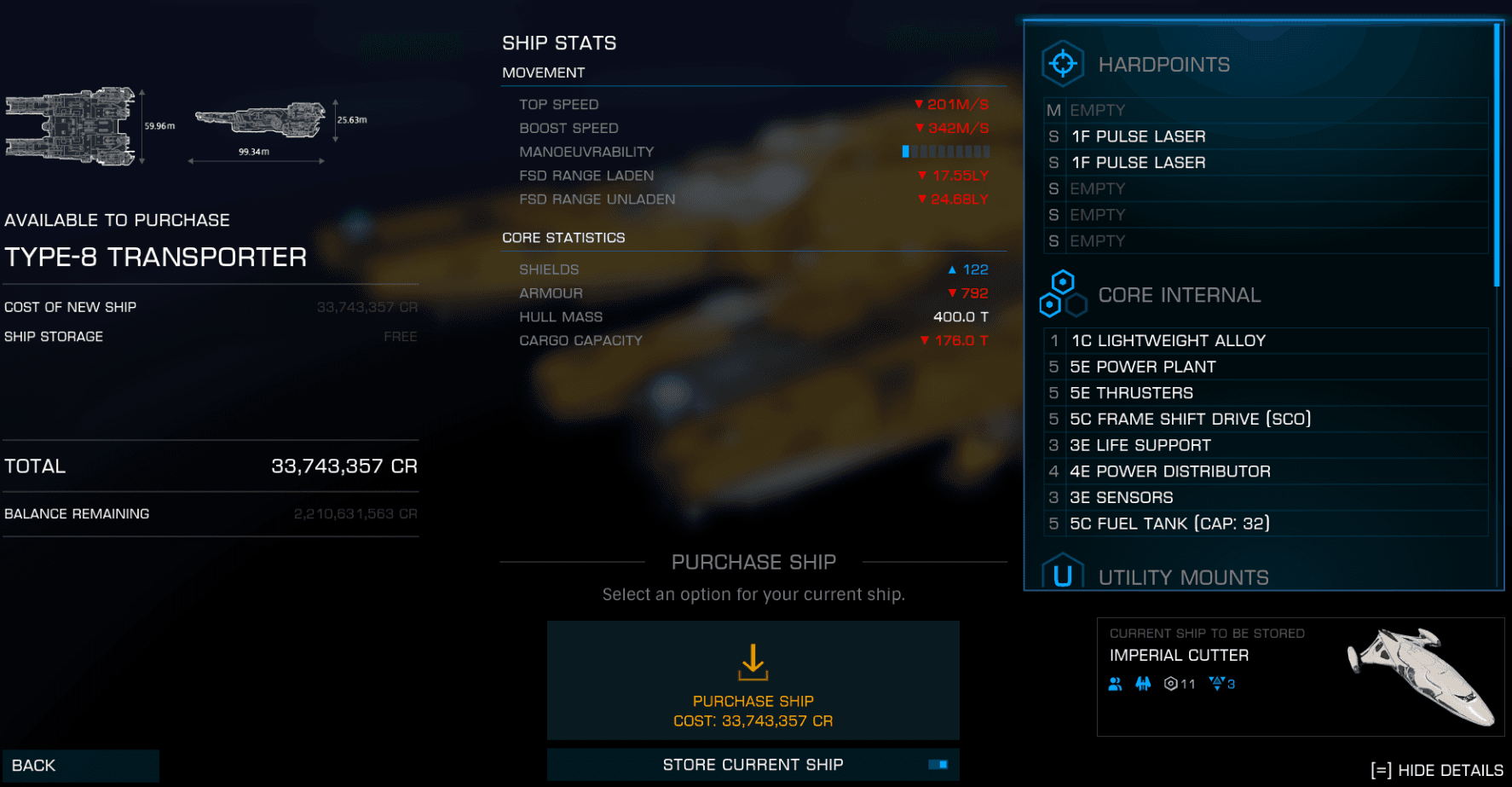Select the 5C Fuel Tank row
The height and width of the screenshot is (787, 1512).
pyautogui.click(x=1266, y=524)
